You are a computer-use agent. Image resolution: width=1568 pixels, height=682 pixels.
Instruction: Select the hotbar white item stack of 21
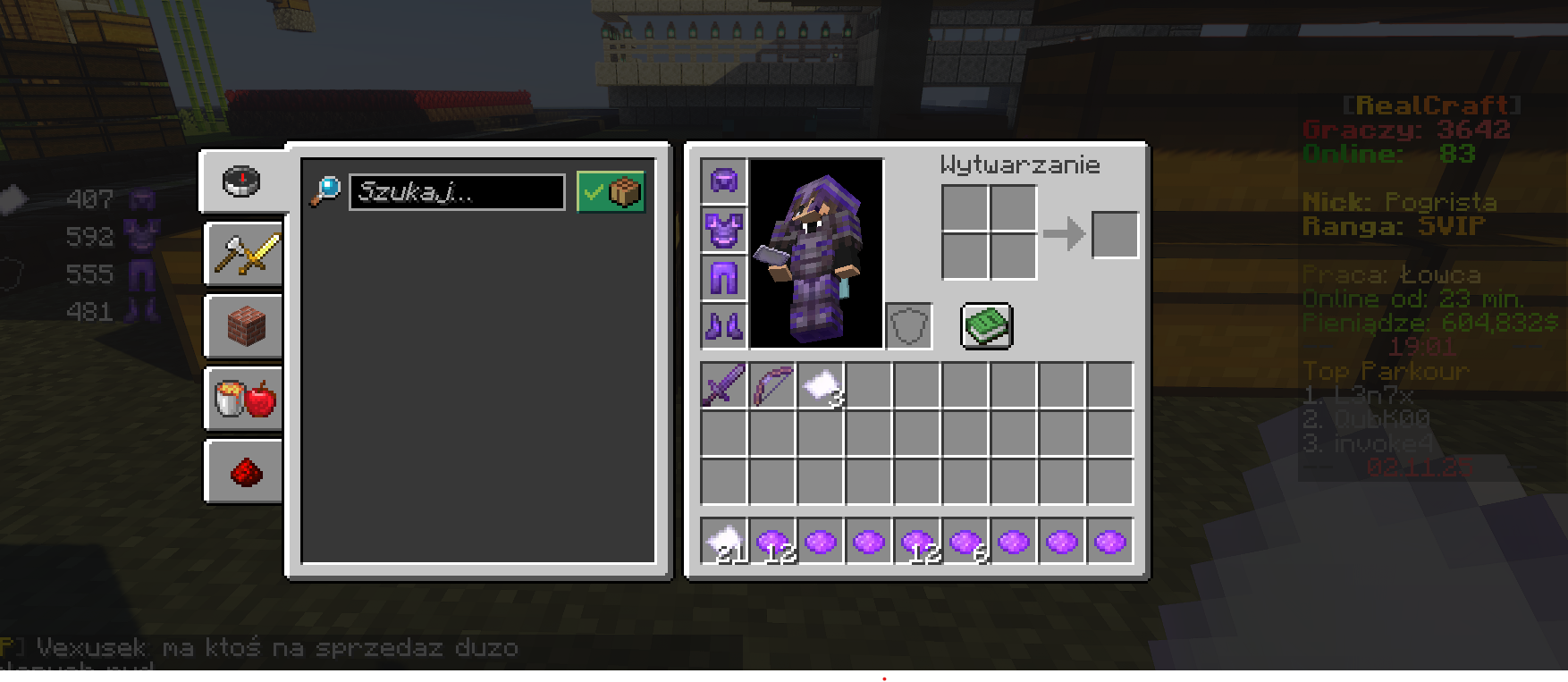pyautogui.click(x=723, y=542)
